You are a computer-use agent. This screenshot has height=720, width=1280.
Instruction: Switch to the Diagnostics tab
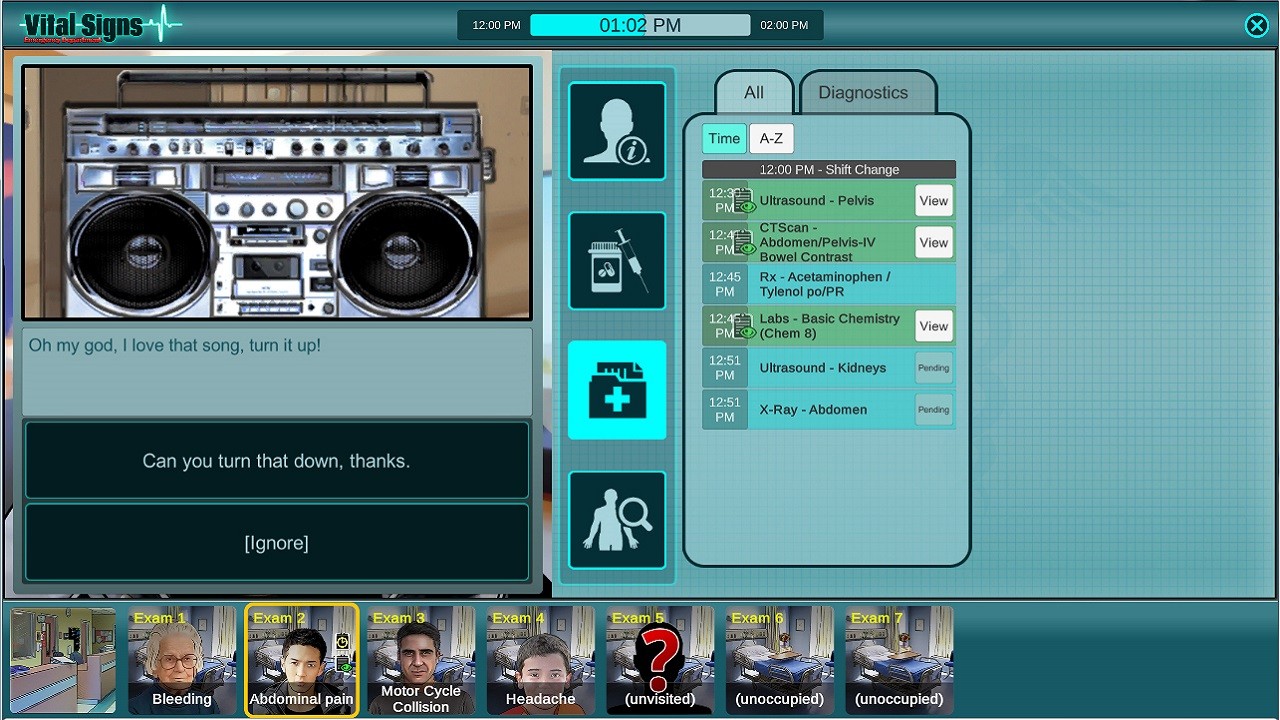862,92
